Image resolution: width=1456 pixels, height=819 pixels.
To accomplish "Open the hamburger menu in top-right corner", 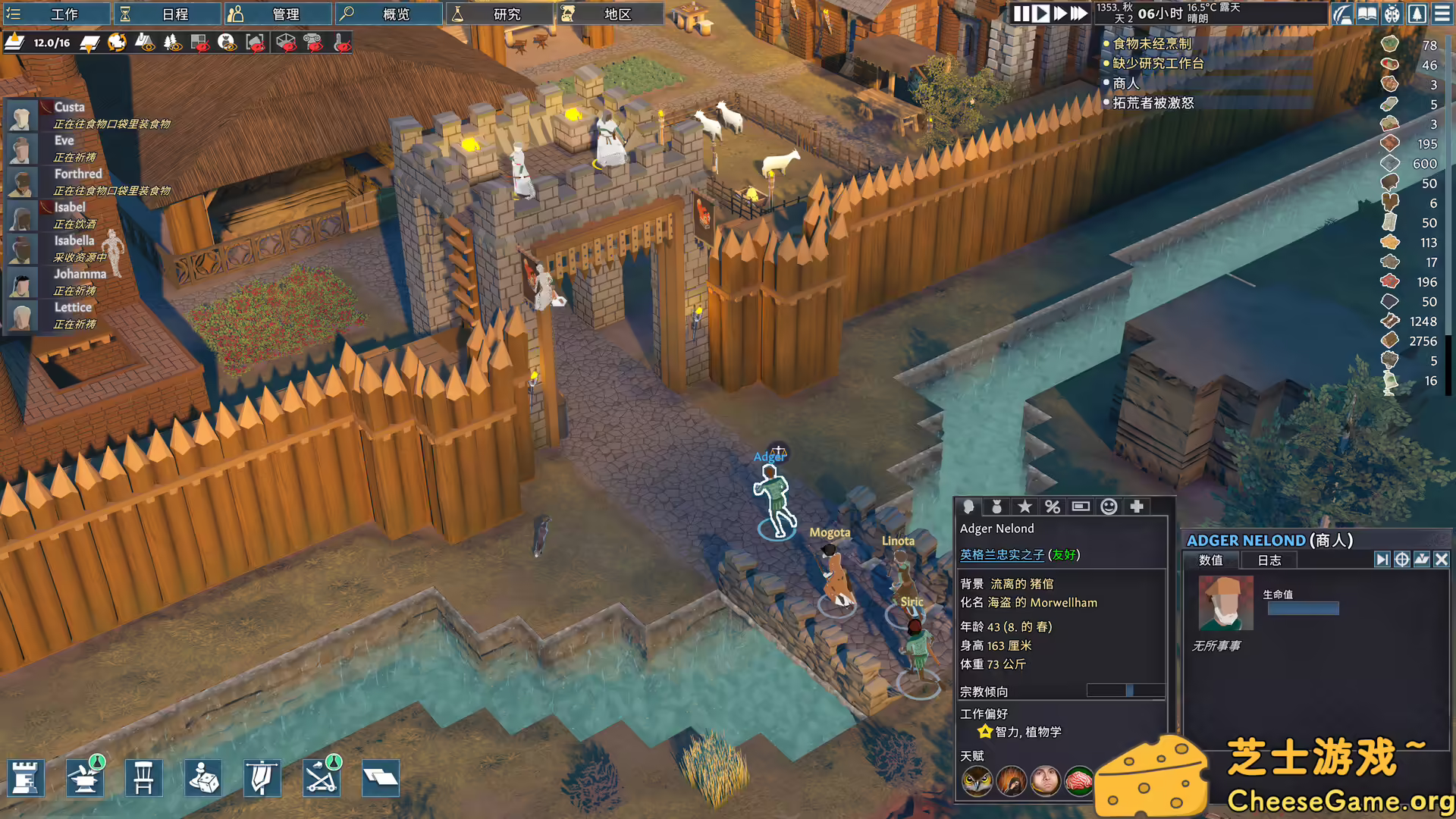I will [1442, 13].
